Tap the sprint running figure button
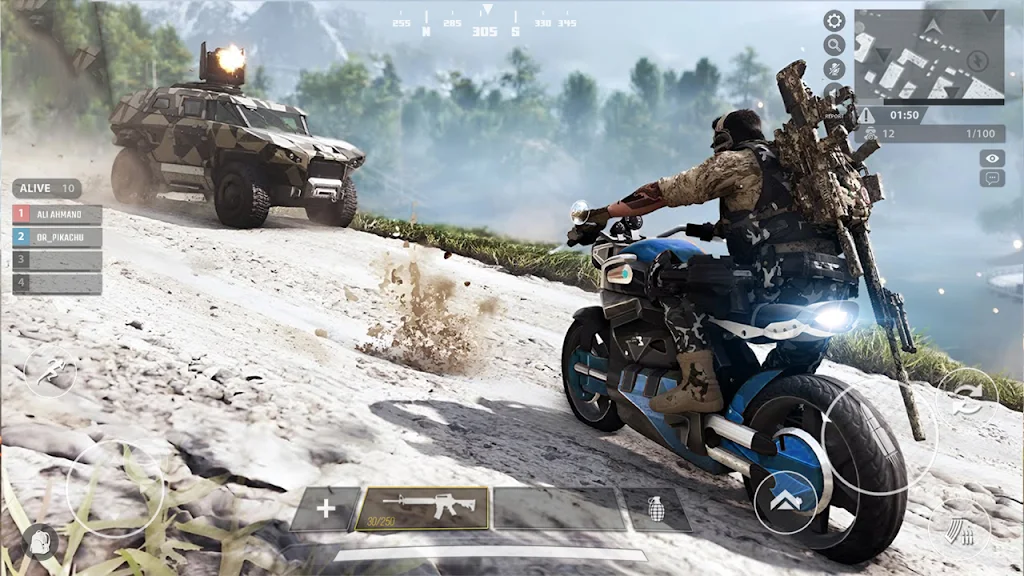Viewport: 1024px width, 576px height. point(49,371)
